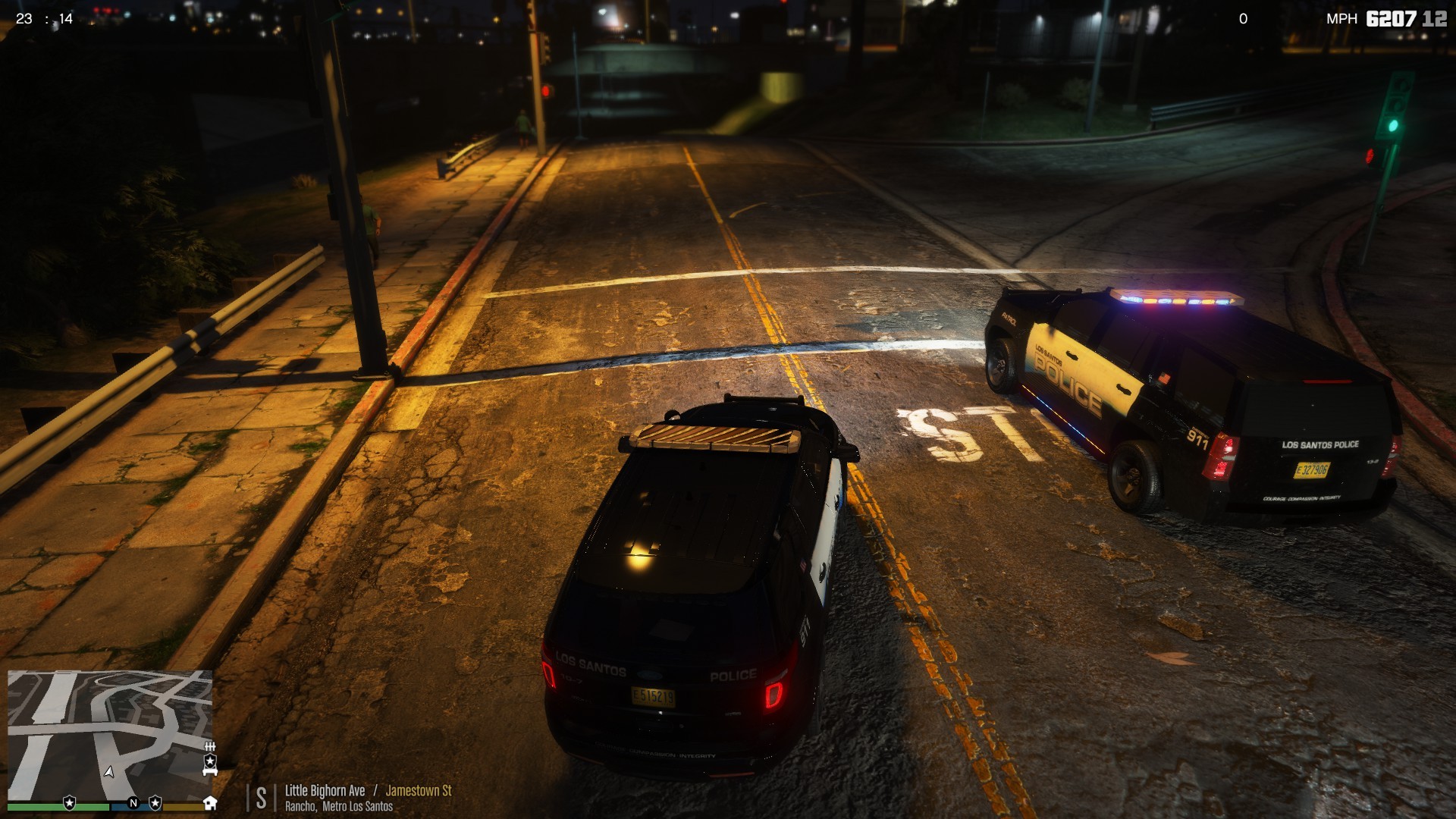
Task: Click the north N marker on minimap
Action: [x=133, y=803]
